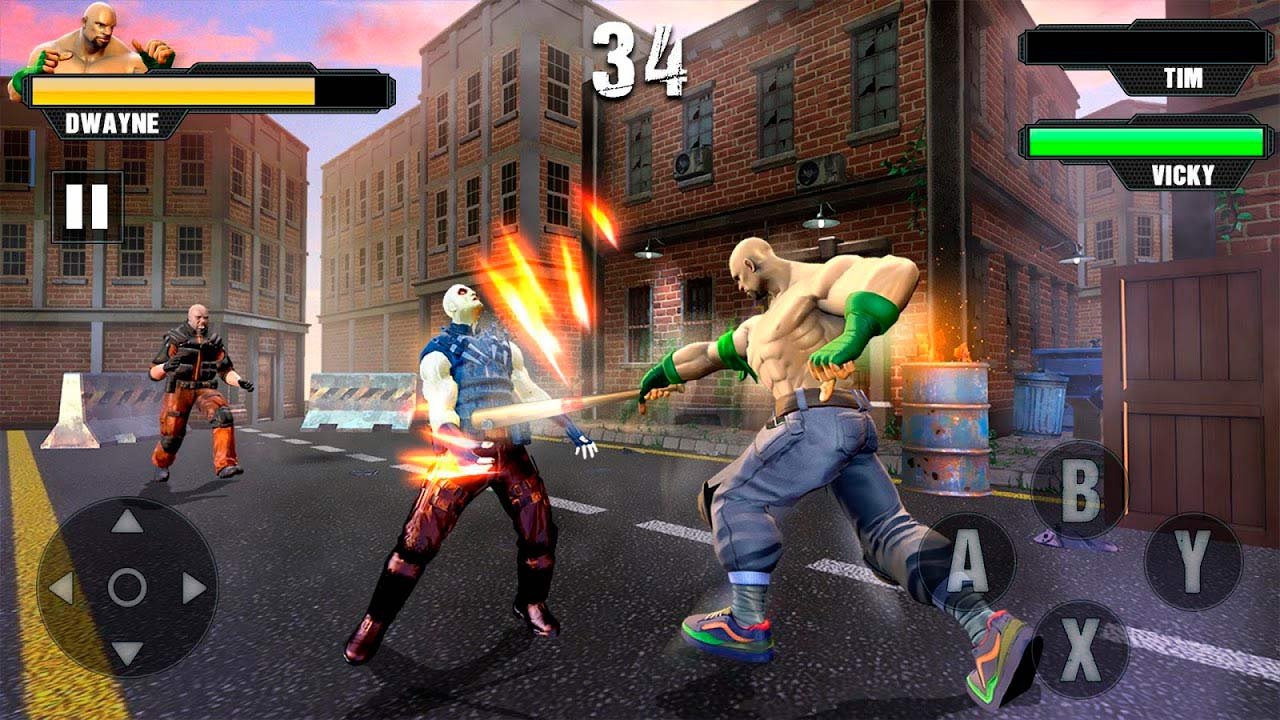Use the Y action button
This screenshot has height=720, width=1280.
(1193, 562)
